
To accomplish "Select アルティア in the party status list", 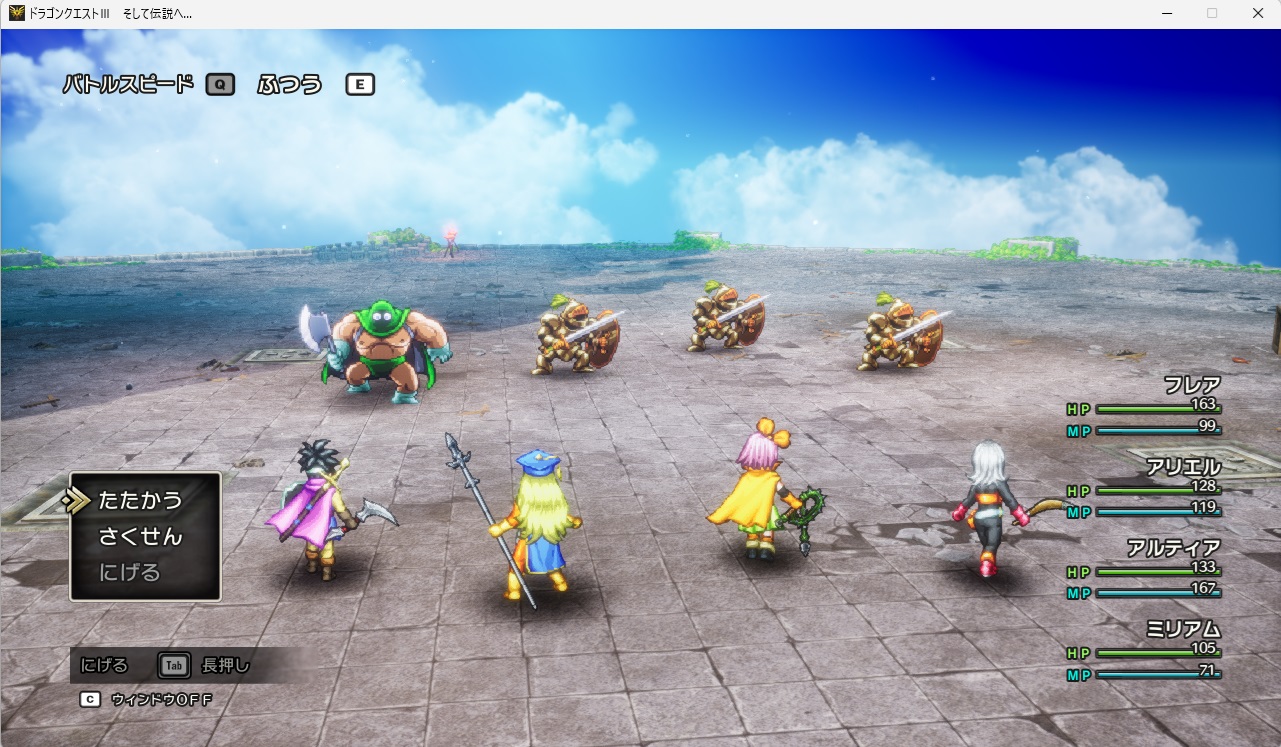I will pos(1174,548).
